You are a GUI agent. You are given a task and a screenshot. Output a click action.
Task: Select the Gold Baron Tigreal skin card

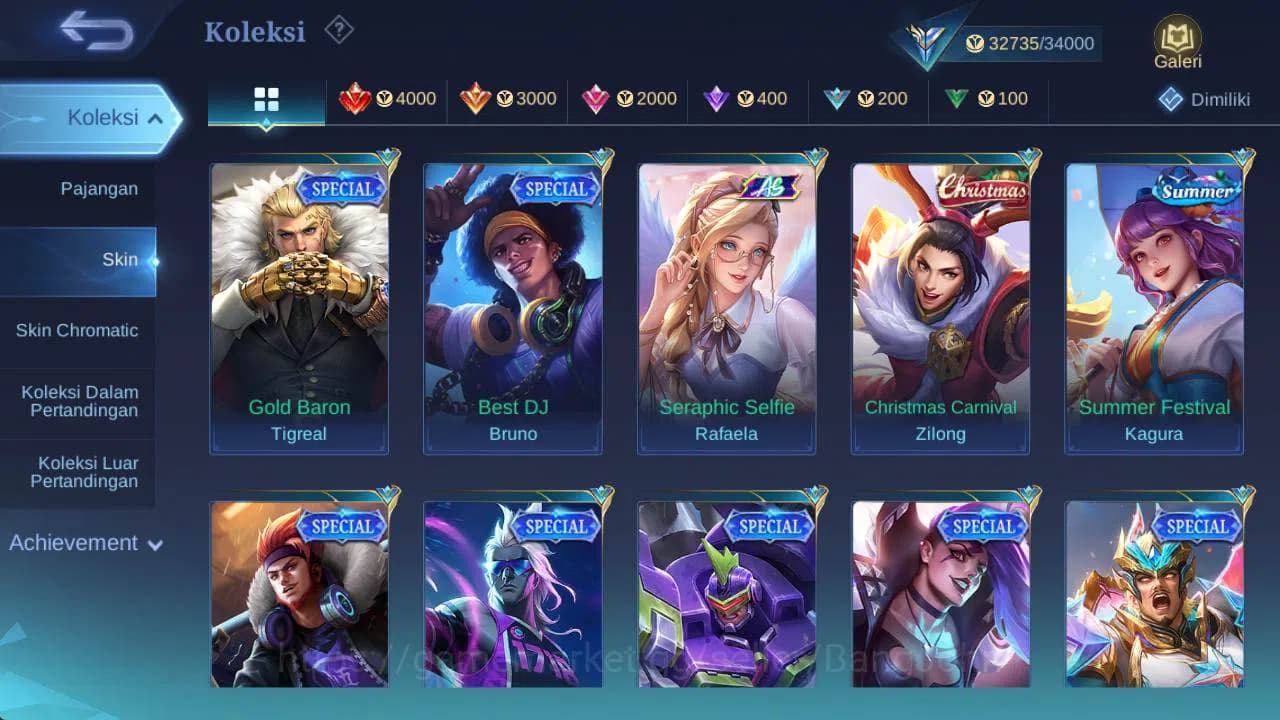click(299, 300)
